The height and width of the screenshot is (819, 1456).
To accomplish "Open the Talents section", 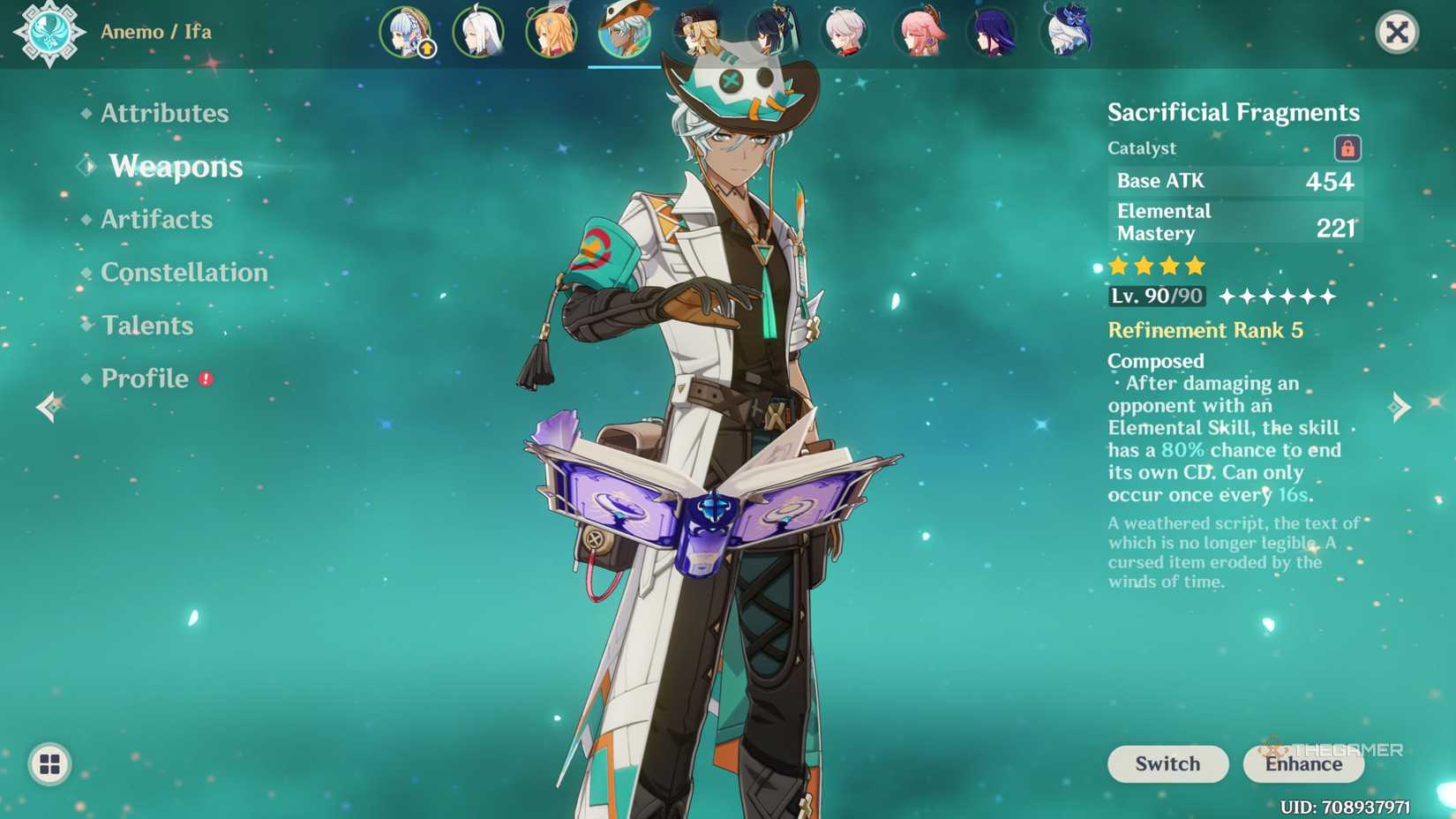I will click(147, 325).
